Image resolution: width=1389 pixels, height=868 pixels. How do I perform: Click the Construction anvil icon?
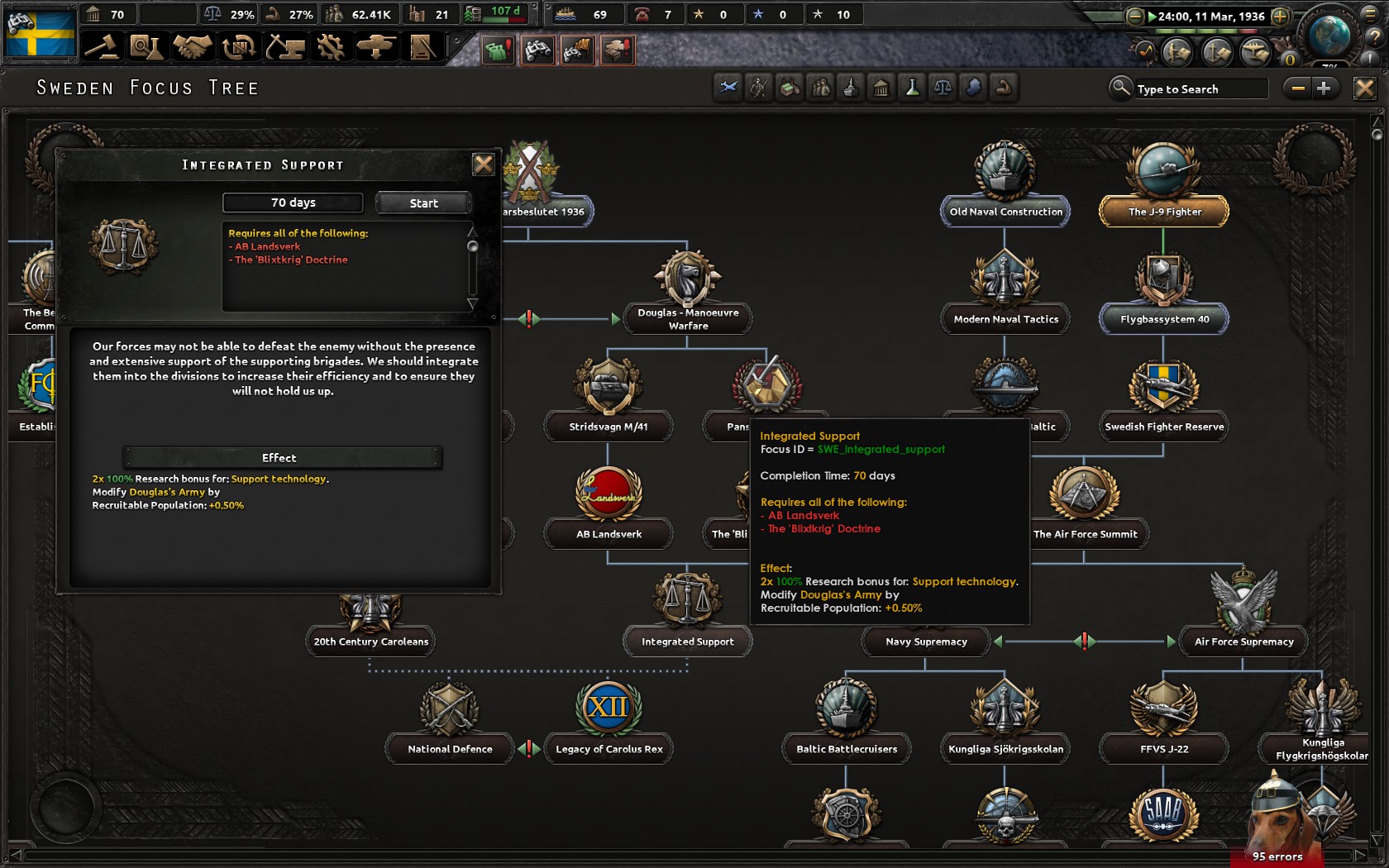[287, 47]
